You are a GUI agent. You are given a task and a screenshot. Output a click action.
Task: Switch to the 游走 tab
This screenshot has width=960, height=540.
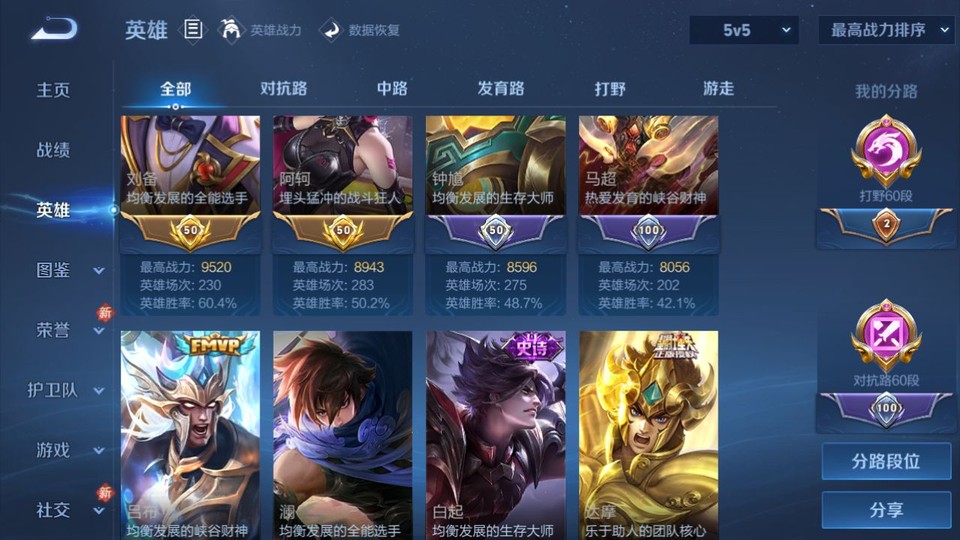[718, 88]
